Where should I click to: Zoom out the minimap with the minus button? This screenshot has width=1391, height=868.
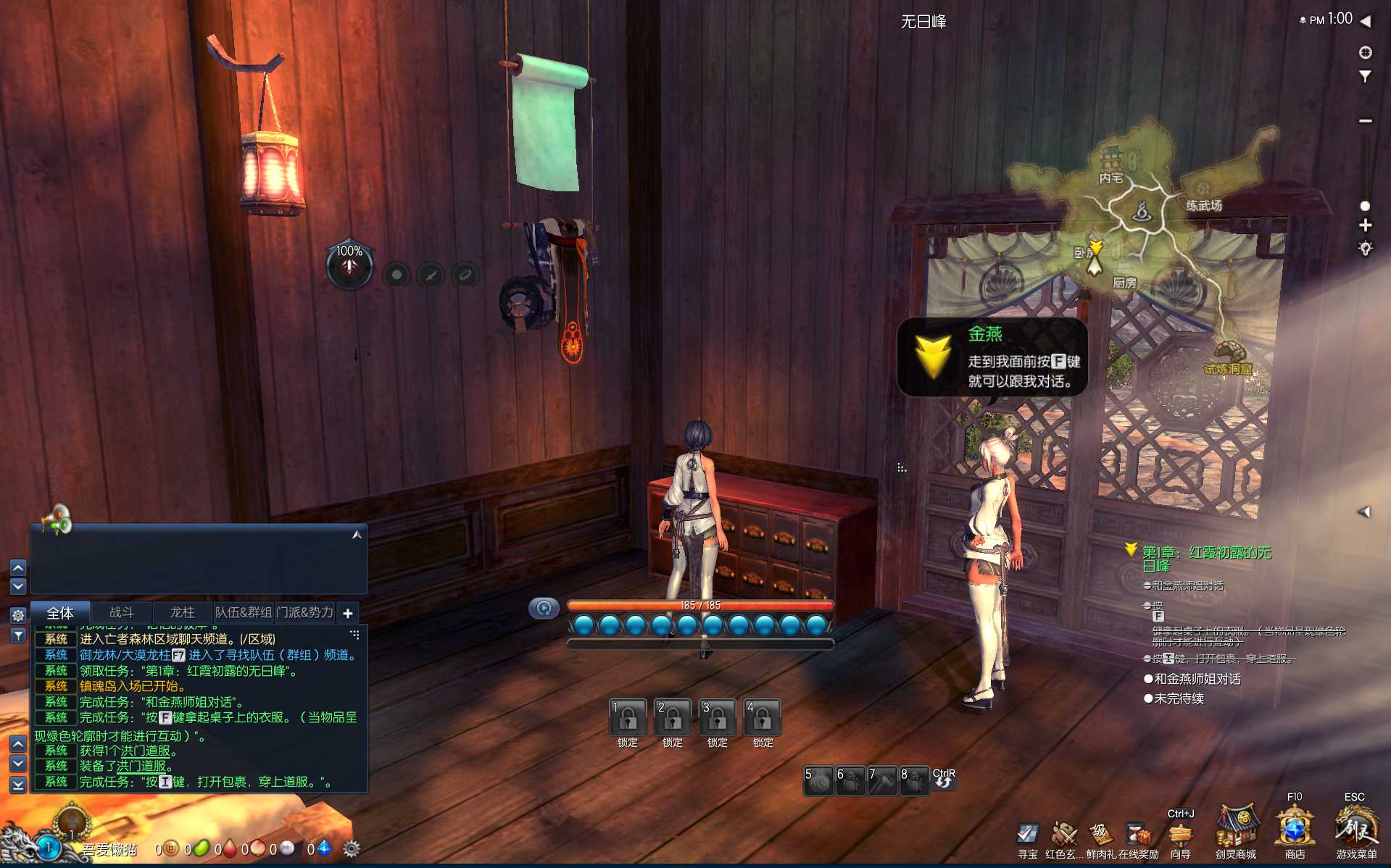pyautogui.click(x=1365, y=120)
